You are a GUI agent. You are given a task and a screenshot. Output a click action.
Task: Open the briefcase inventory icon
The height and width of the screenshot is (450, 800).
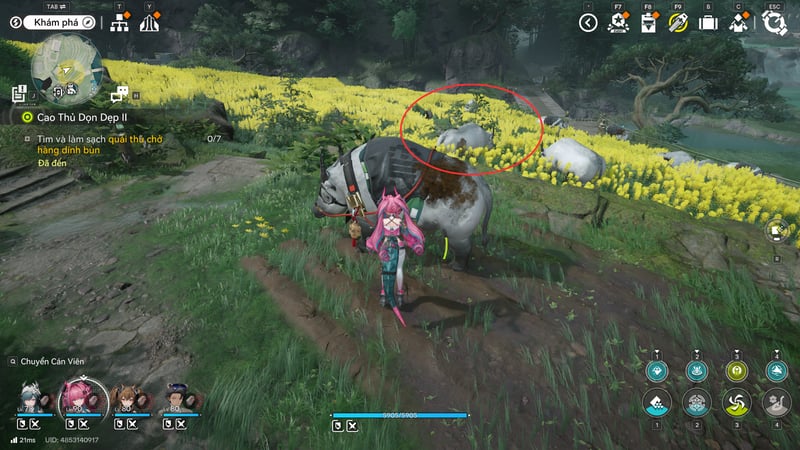708,22
